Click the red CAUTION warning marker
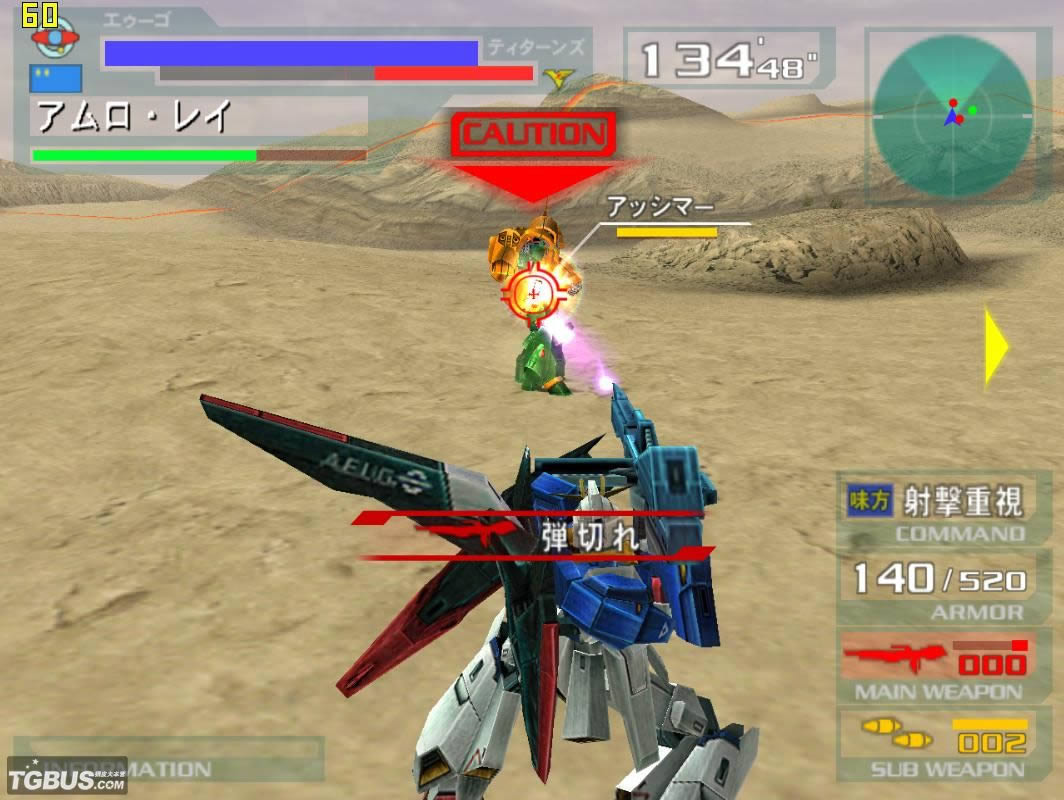The width and height of the screenshot is (1064, 800). click(x=533, y=134)
